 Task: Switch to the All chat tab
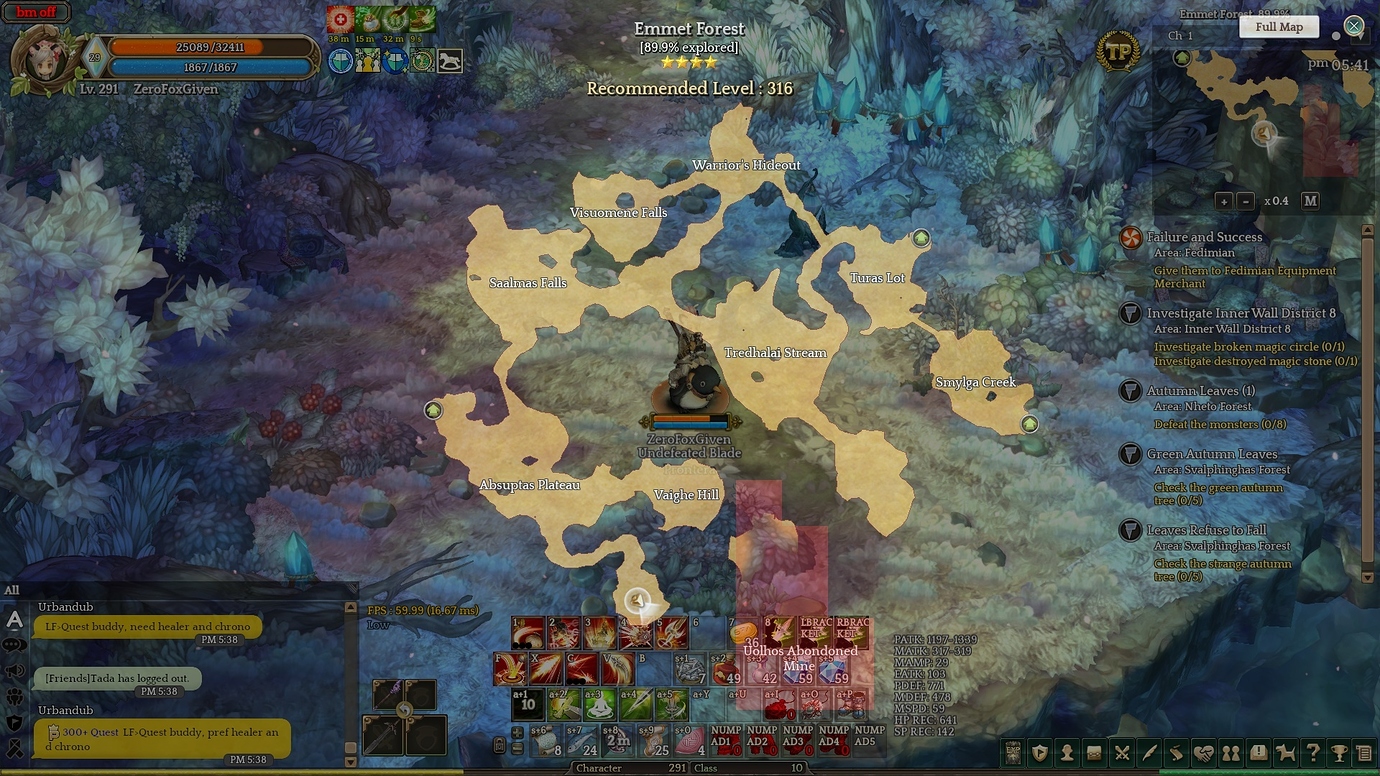11,590
